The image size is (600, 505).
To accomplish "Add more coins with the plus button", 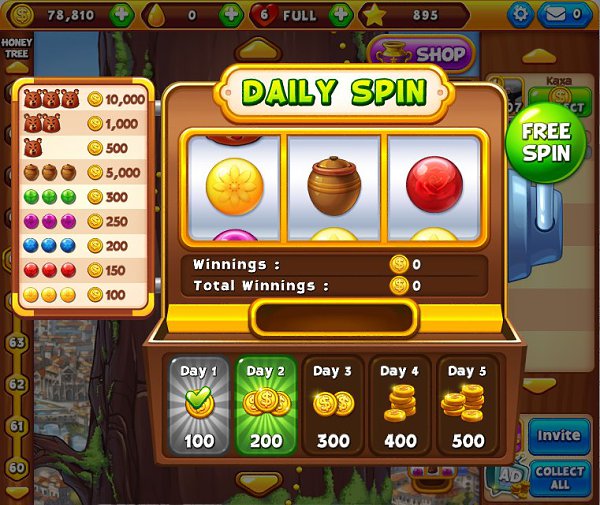I will (123, 15).
